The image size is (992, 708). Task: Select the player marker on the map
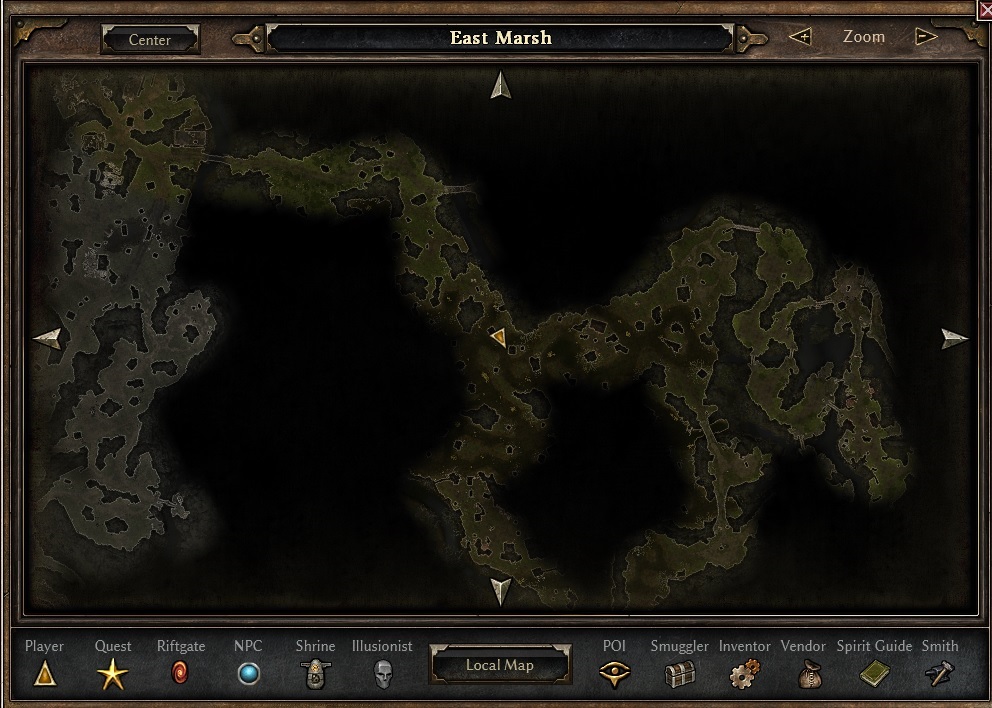498,337
